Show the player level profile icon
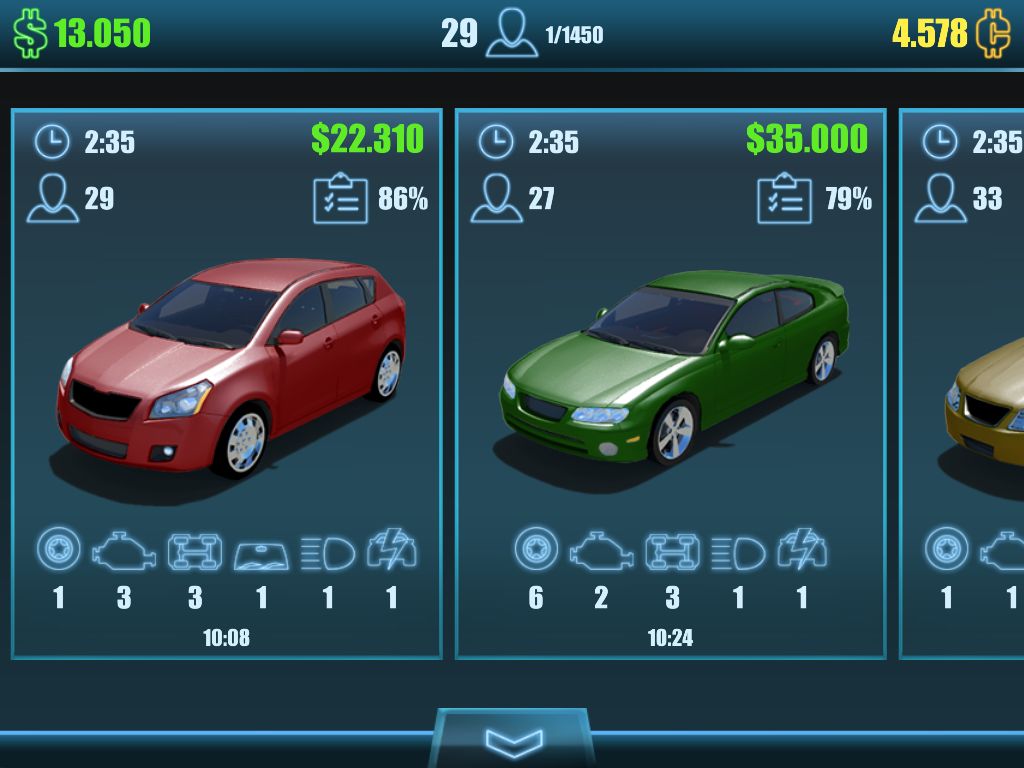 point(511,34)
